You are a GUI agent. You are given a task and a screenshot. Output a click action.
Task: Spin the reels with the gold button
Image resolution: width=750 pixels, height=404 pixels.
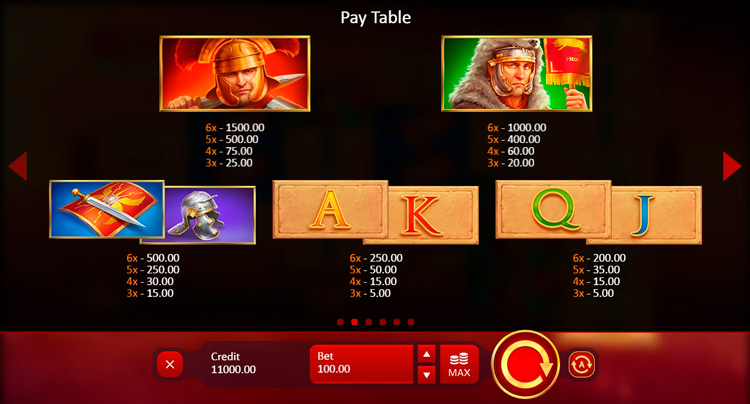point(525,364)
